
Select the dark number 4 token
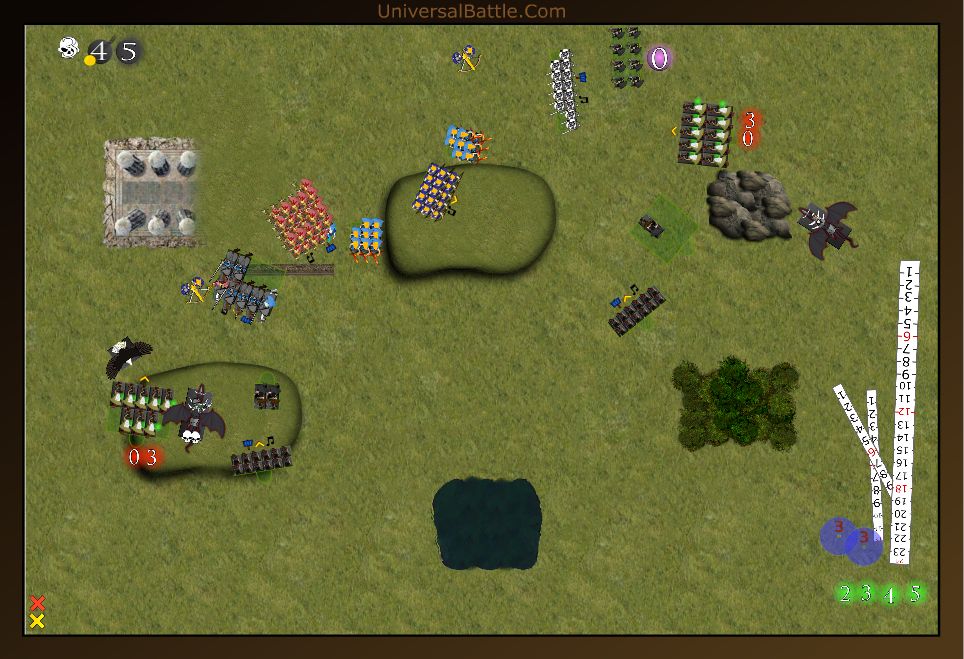point(99,51)
